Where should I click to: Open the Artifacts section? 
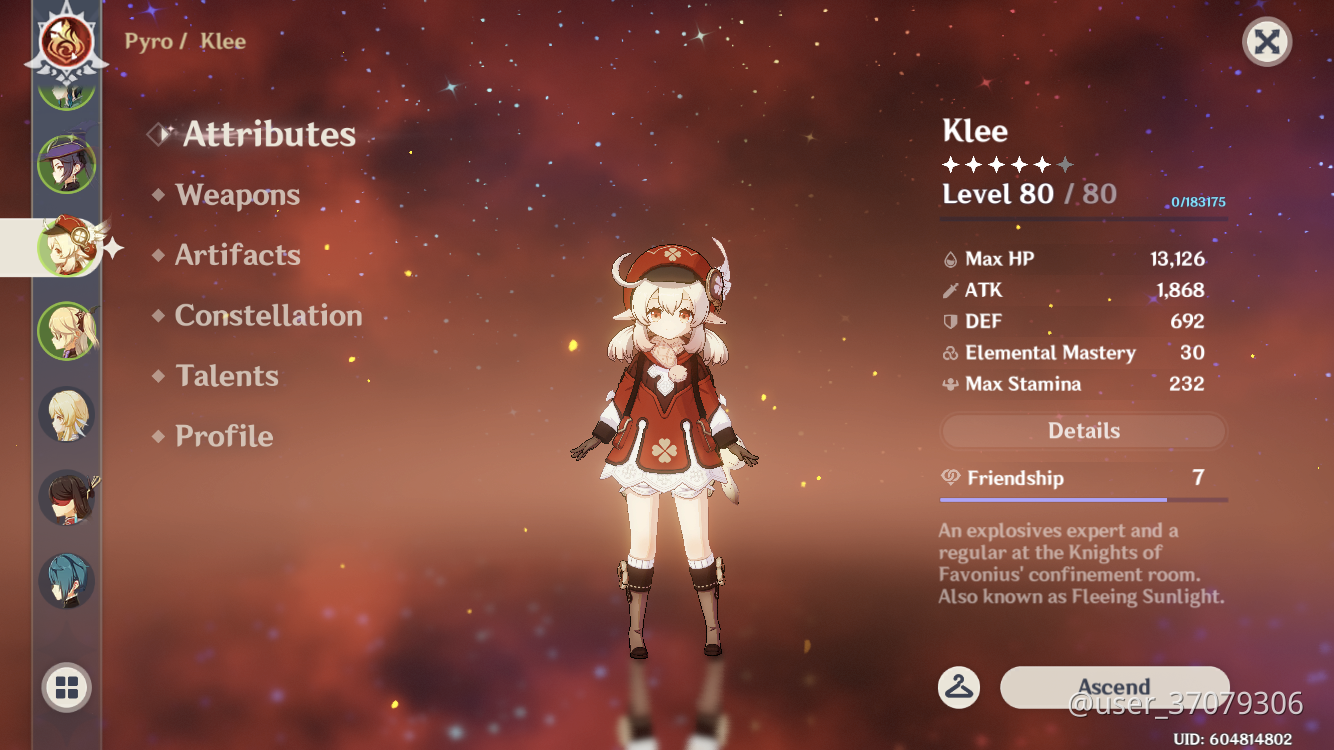[x=237, y=255]
